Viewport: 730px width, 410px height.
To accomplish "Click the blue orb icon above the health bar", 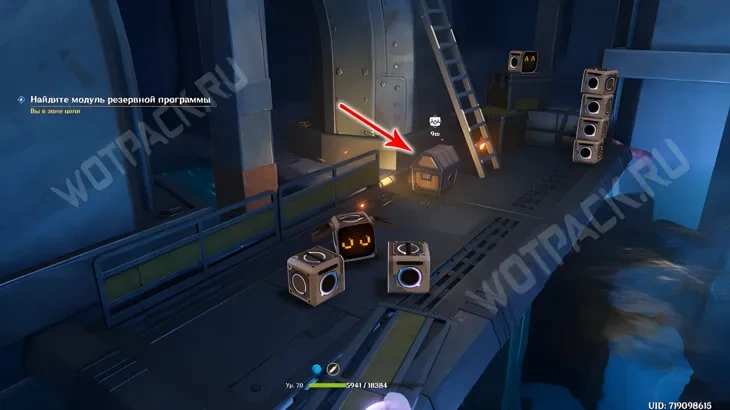I will click(x=316, y=369).
